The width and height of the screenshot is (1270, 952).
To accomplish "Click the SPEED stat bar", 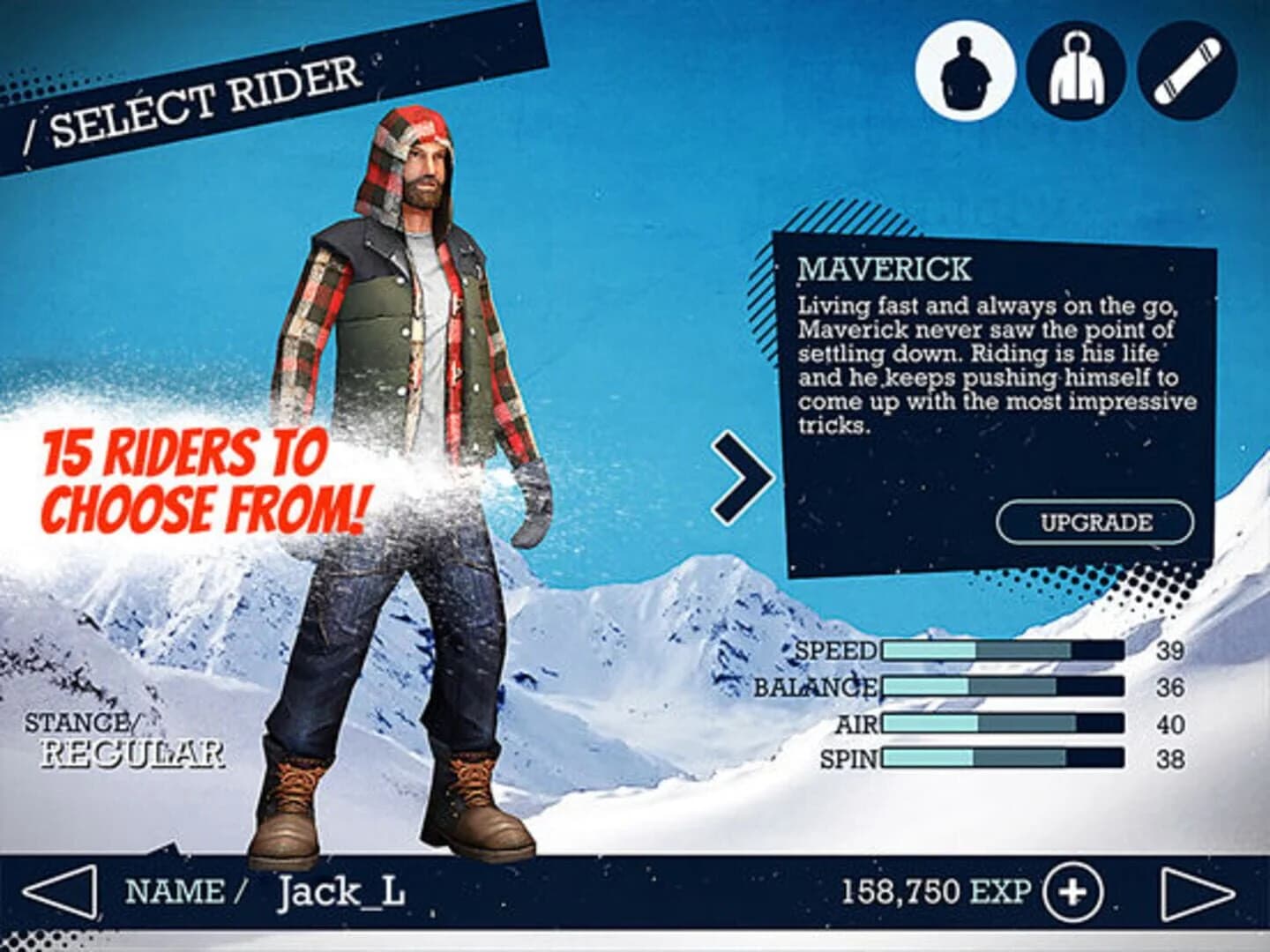I will tap(1001, 652).
